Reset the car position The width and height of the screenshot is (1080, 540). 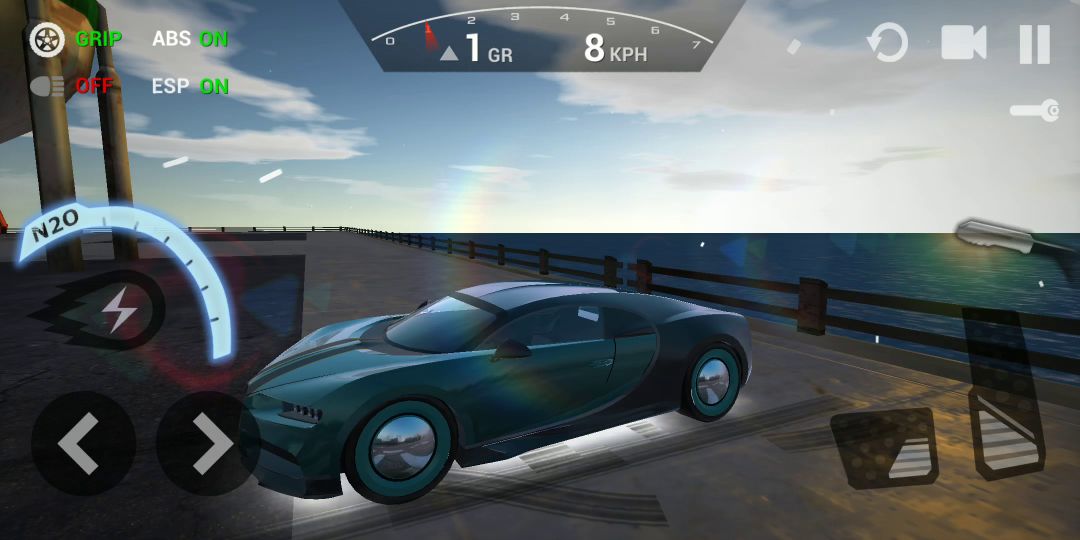tap(887, 44)
